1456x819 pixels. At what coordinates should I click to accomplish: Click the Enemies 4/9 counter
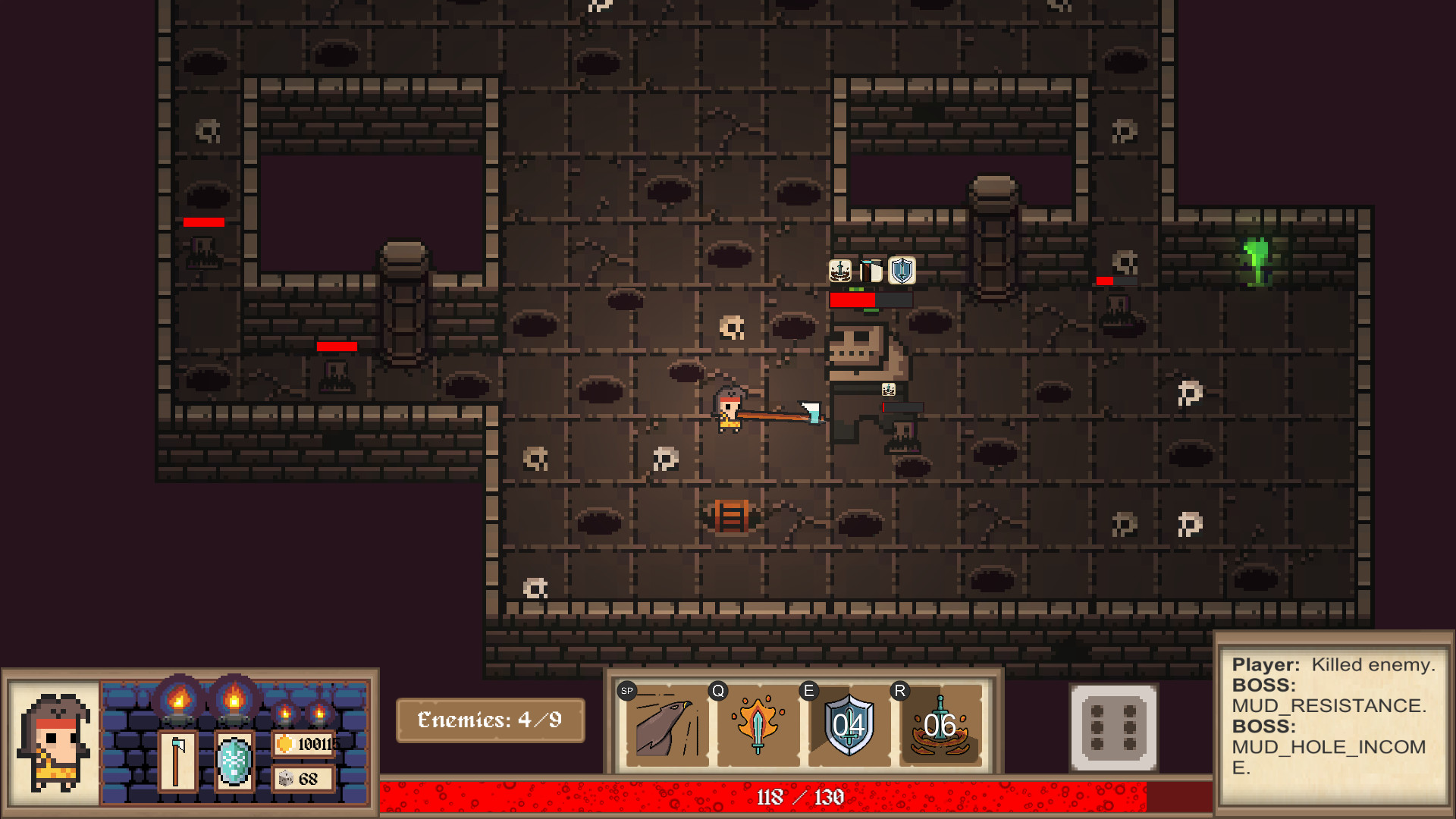(490, 720)
